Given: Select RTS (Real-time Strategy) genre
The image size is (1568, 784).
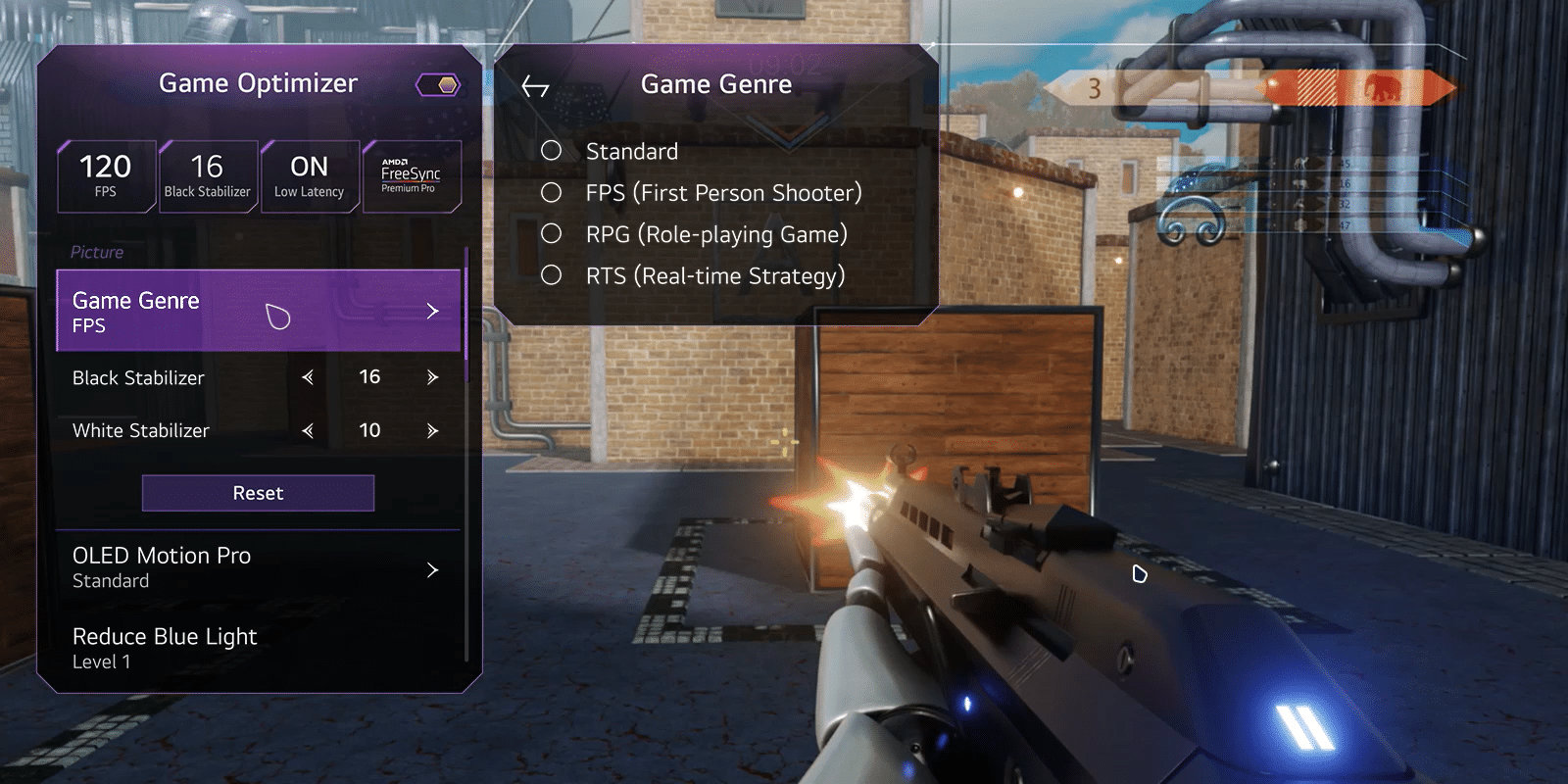Looking at the screenshot, I should tap(552, 276).
